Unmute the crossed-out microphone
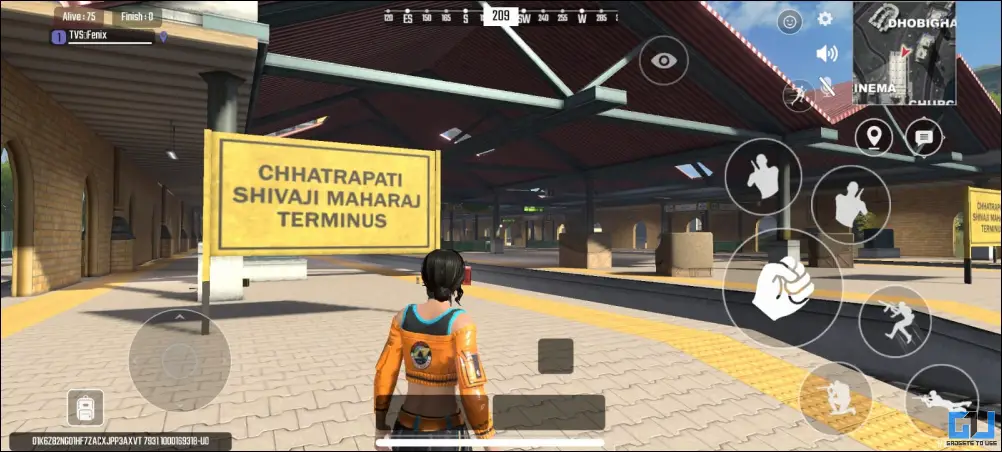The height and width of the screenshot is (452, 1002). pos(827,87)
